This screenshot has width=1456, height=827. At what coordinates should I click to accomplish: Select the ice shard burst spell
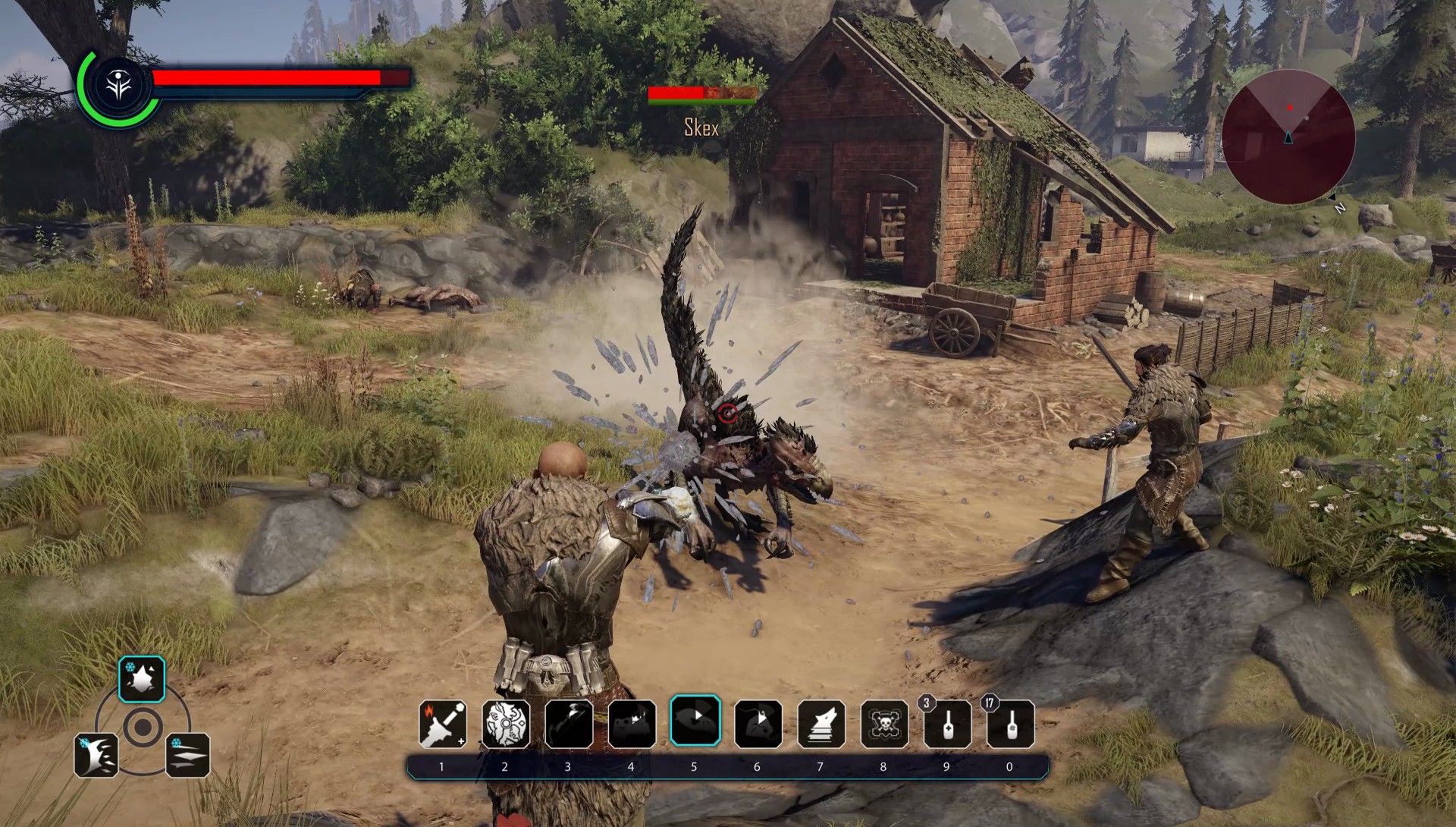click(x=142, y=678)
